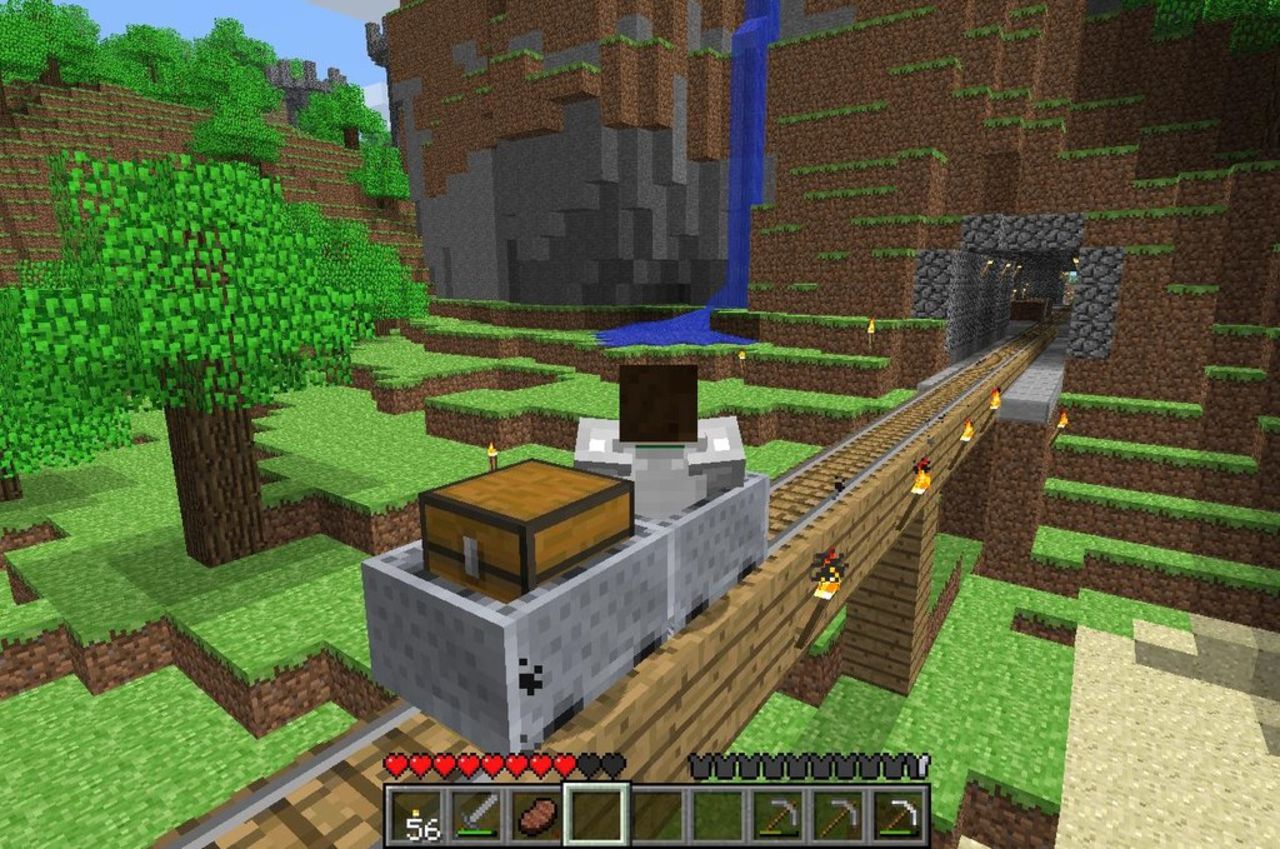Click the leftmost red heart in health bar

[x=397, y=765]
